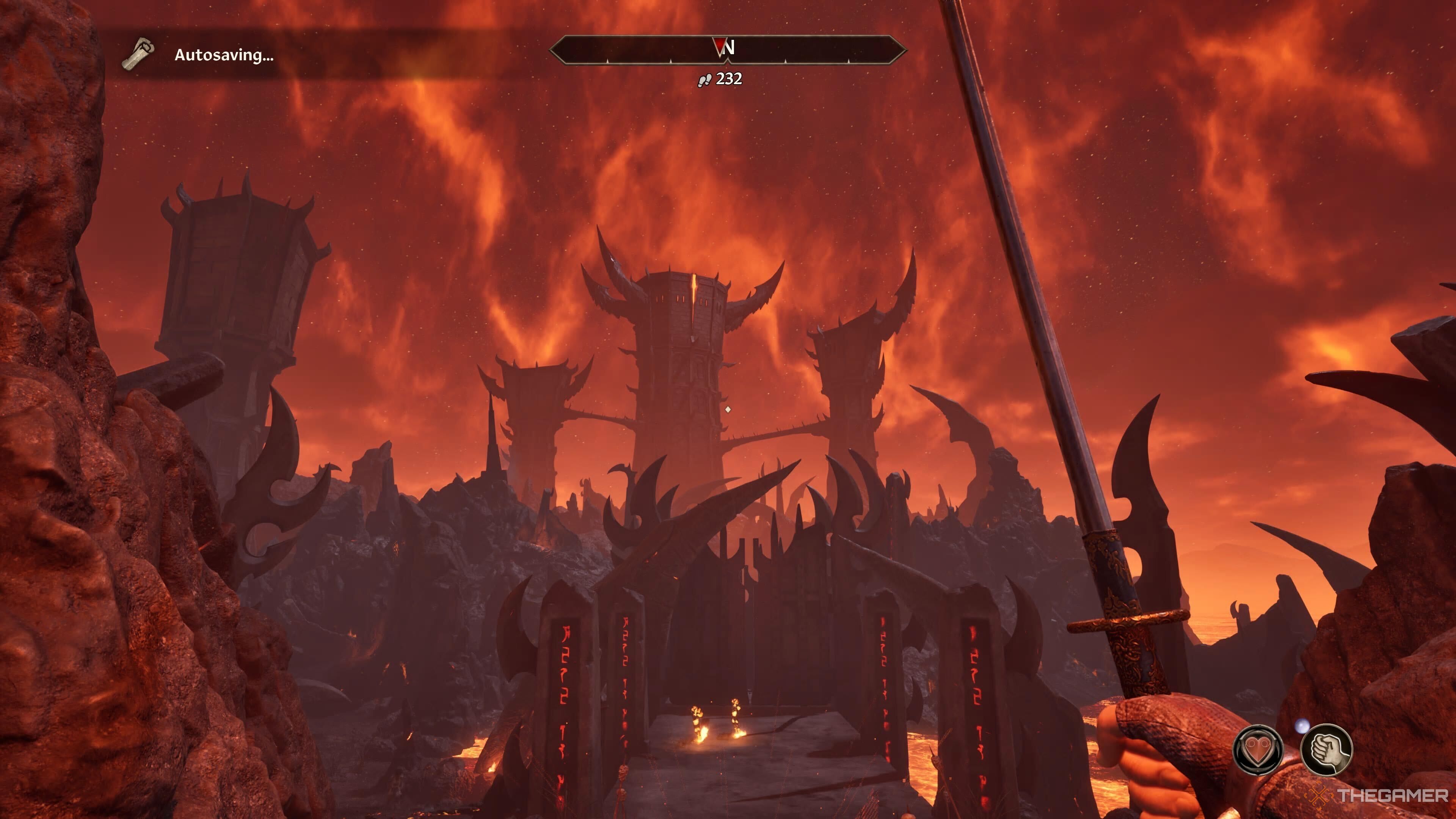Screen dimensions: 1456x819
Task: Click the compass bar's N marker
Action: 728,48
